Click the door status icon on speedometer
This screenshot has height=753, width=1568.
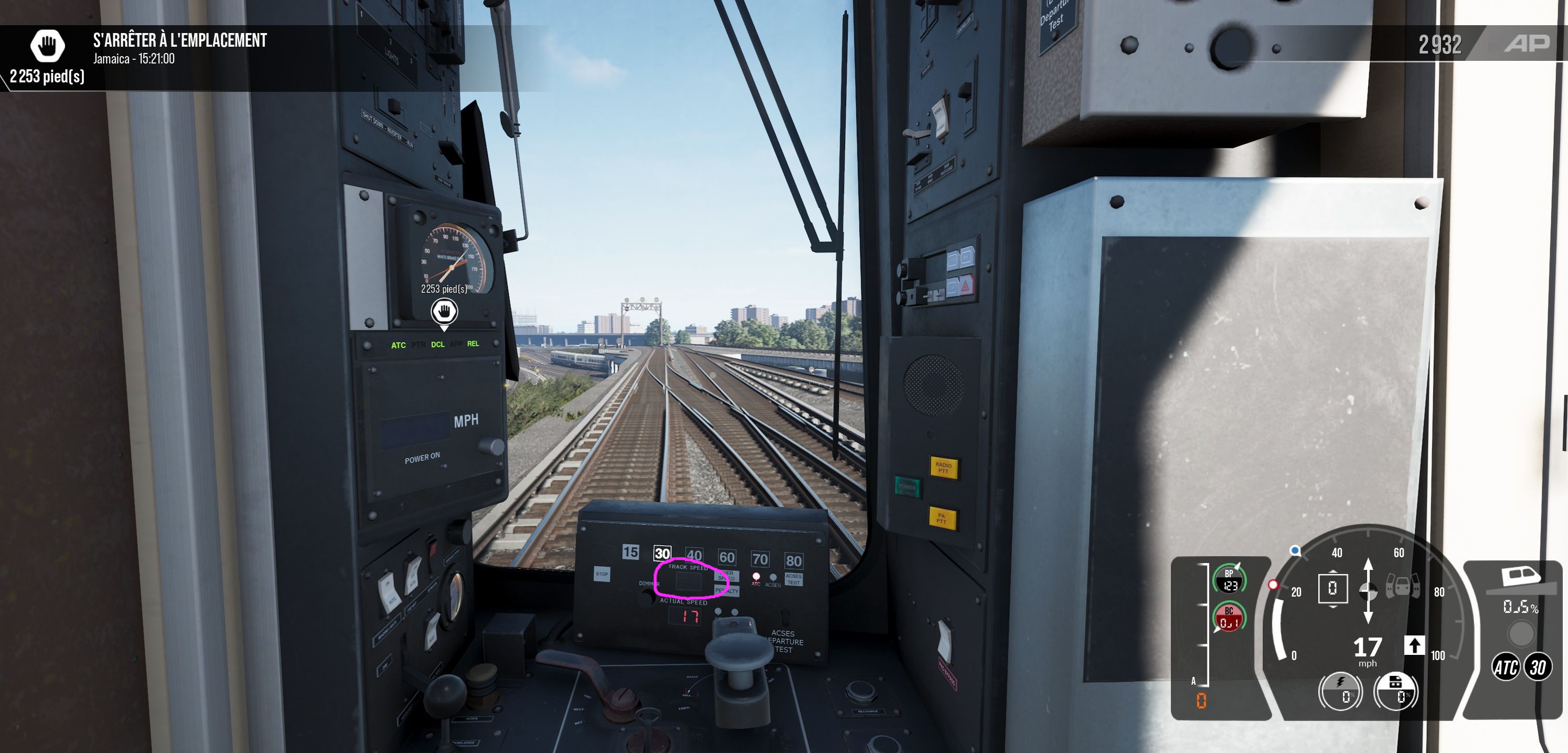point(1402,587)
